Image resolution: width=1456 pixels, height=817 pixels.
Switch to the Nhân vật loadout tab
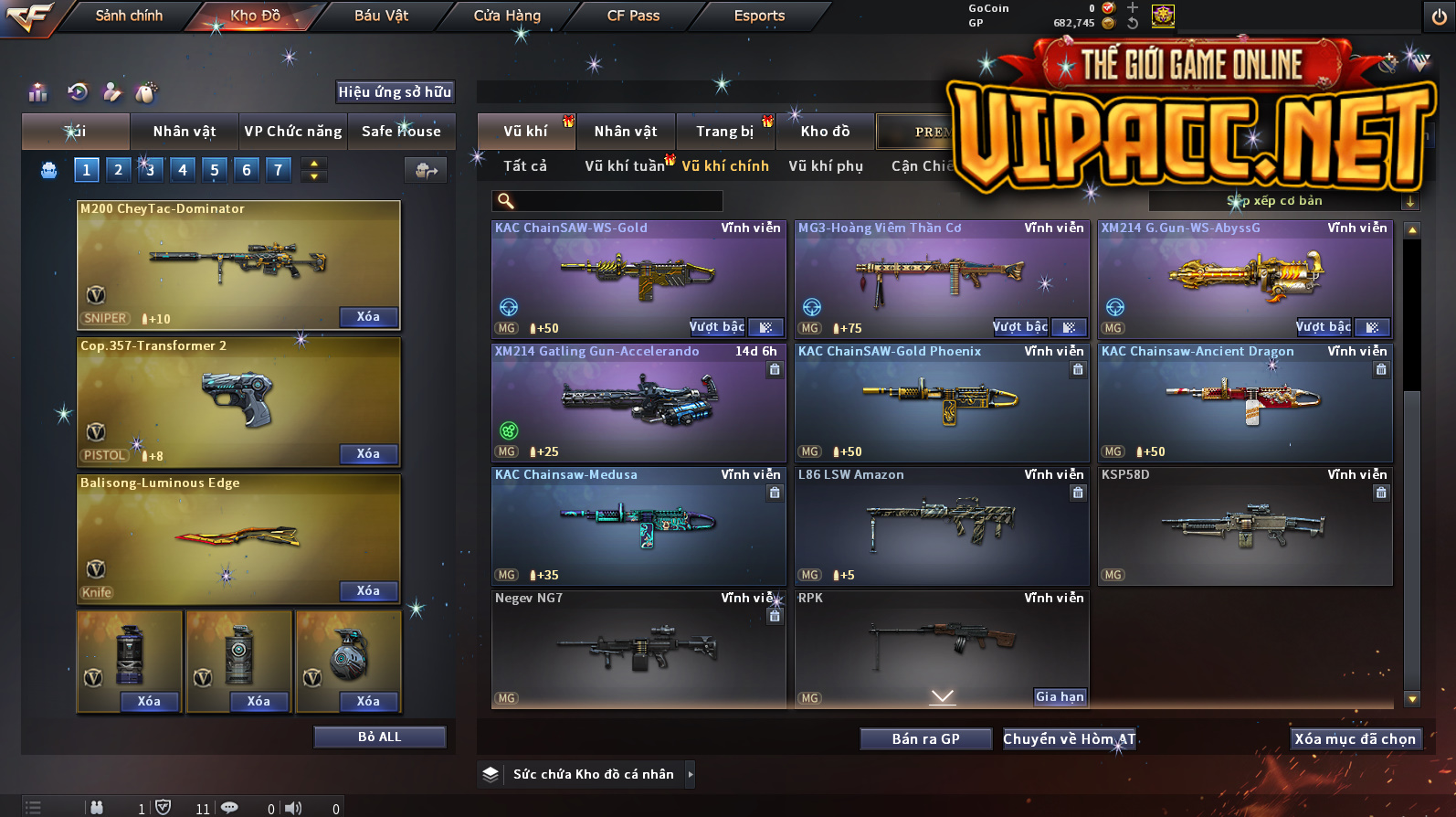point(185,131)
